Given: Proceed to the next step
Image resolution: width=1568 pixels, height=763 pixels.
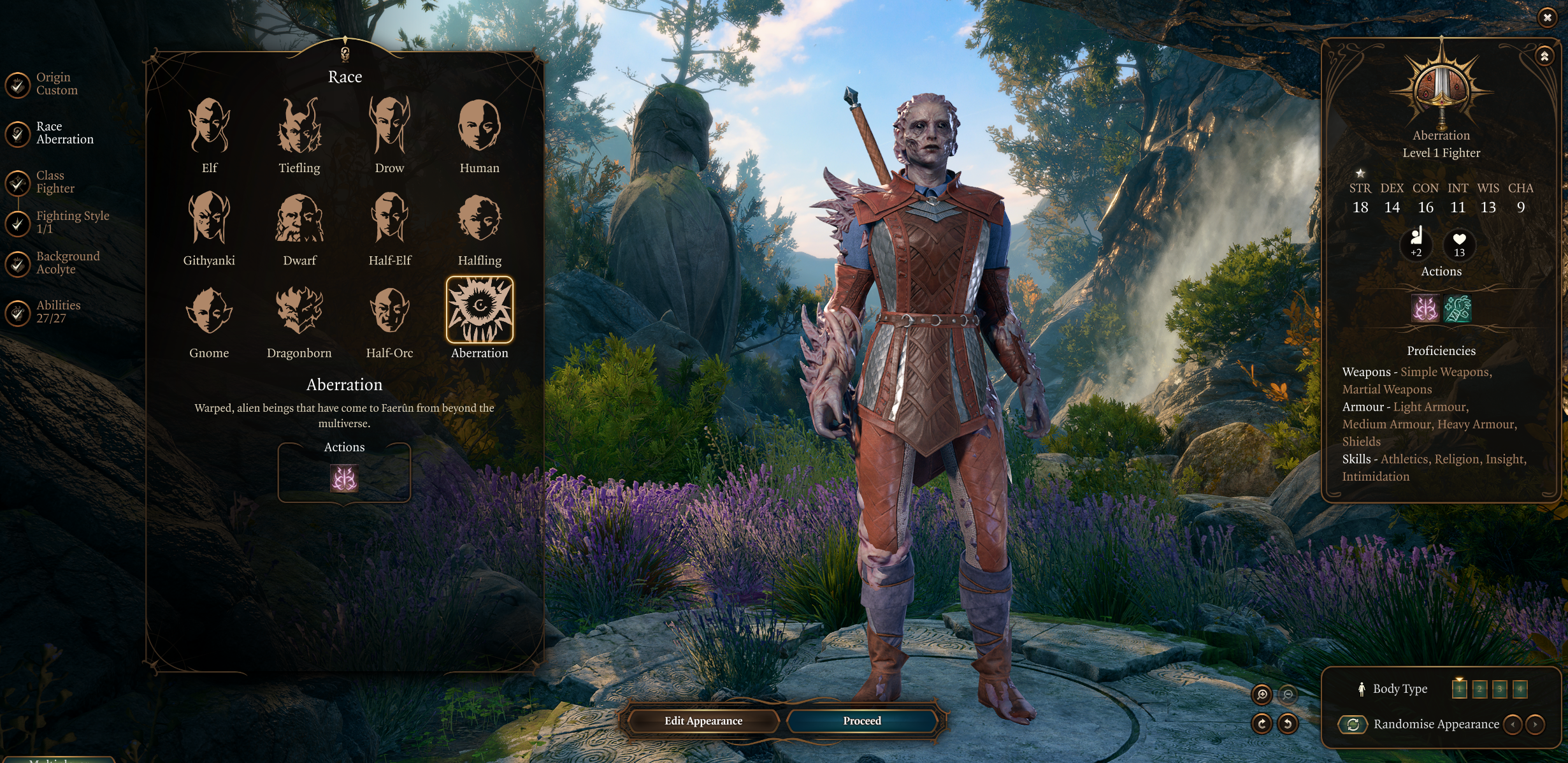Looking at the screenshot, I should pos(861,721).
